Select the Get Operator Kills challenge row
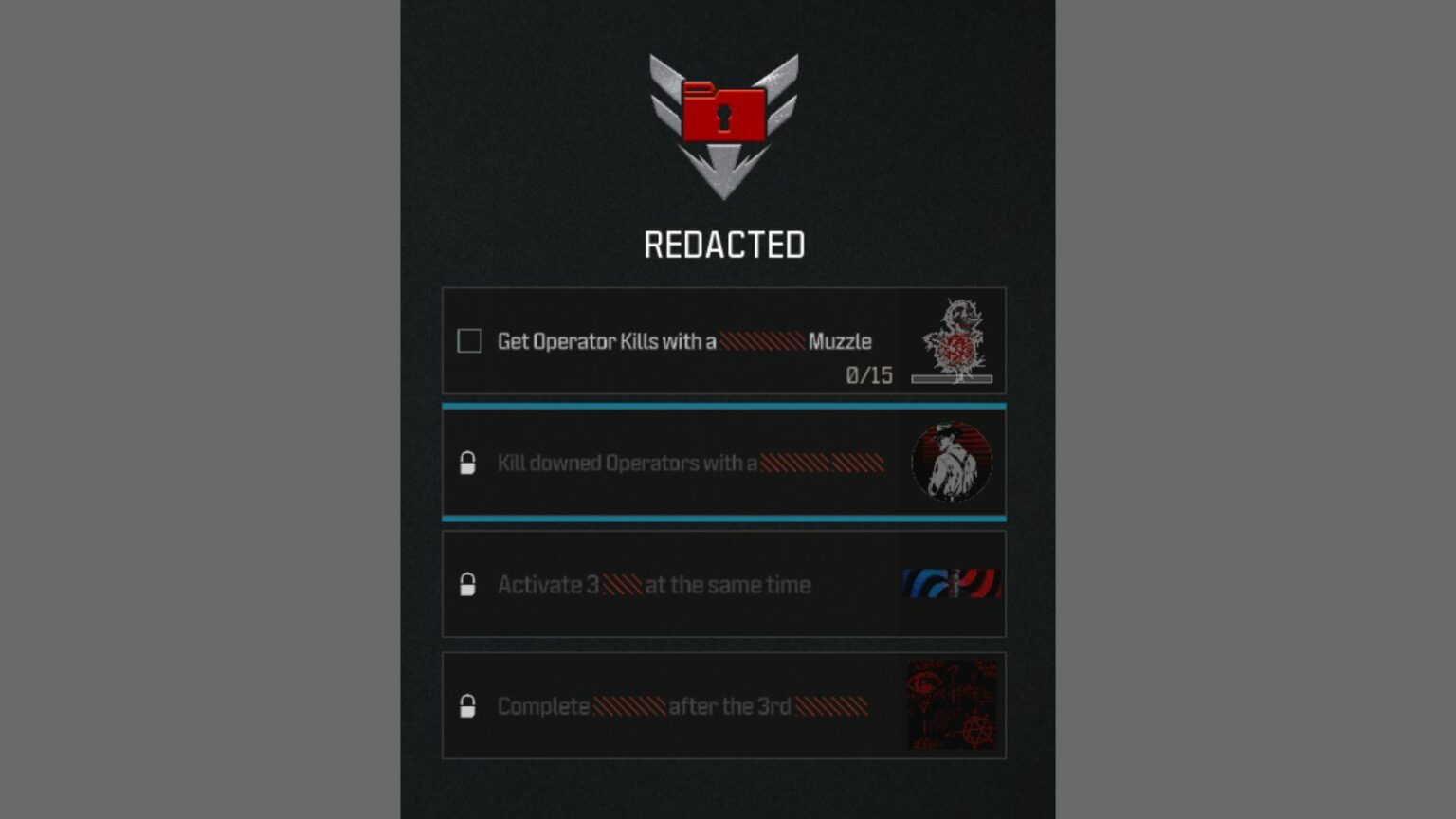Image resolution: width=1456 pixels, height=819 pixels. pyautogui.click(x=724, y=340)
